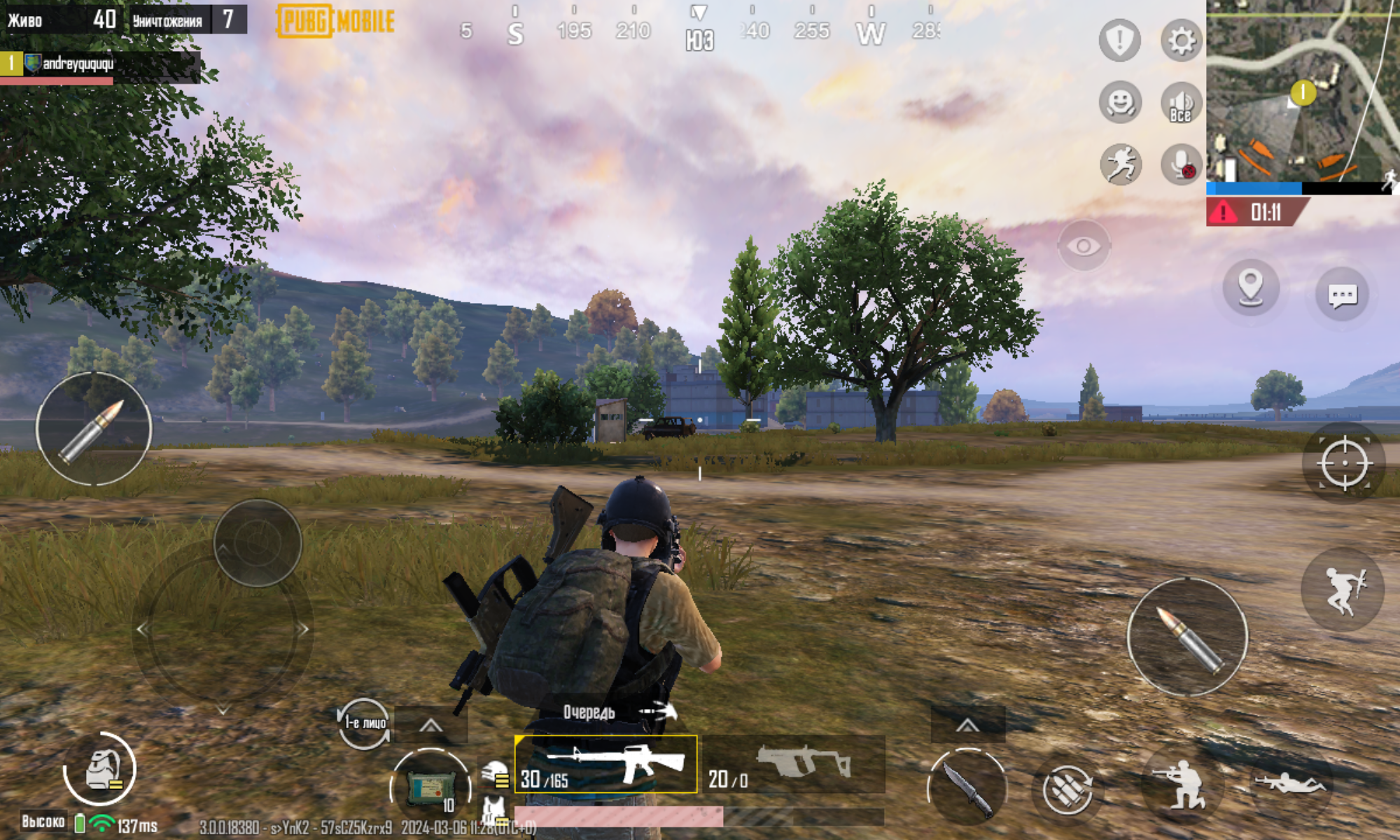
Task: Switch to the Vector SMG slot
Action: (794, 764)
